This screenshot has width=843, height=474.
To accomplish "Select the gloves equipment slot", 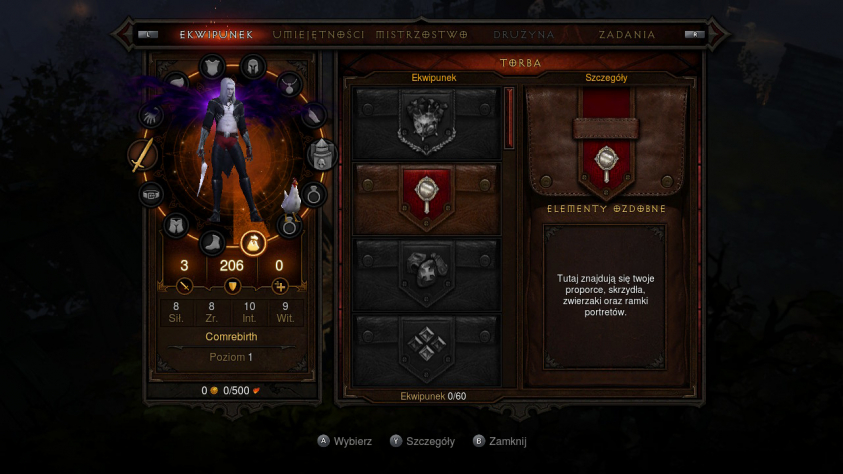I will 152,117.
